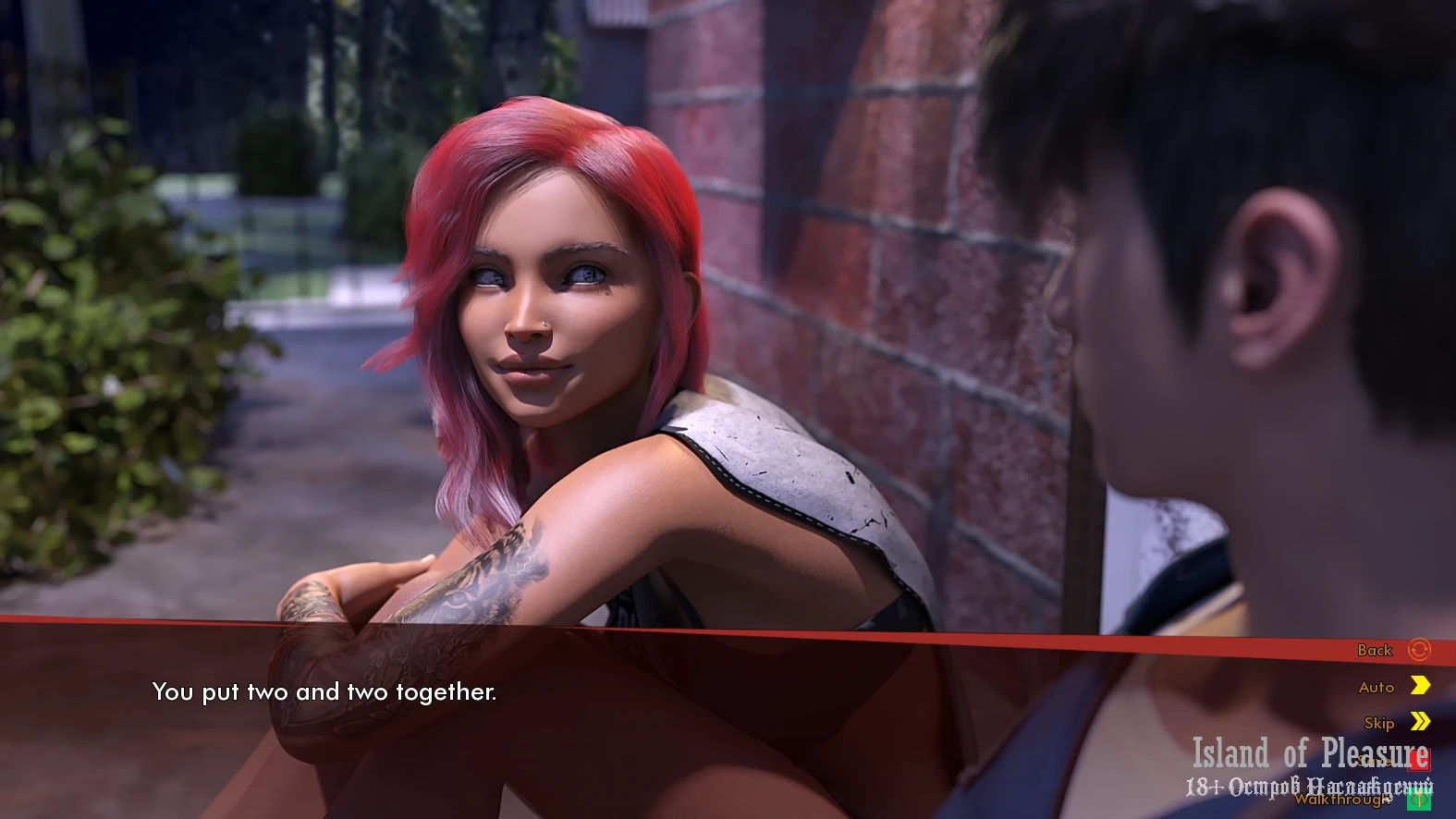Viewport: 1456px width, 819px height.
Task: Open the Walkthrough via green key icon
Action: 1418,799
